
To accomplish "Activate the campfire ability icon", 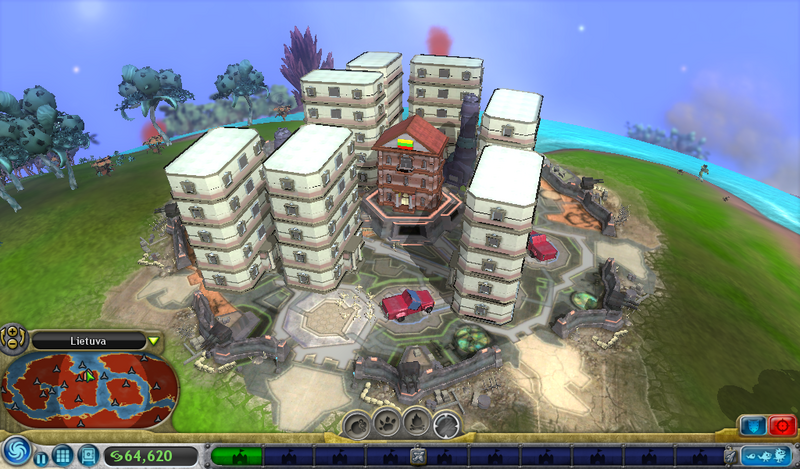I will (x=416, y=425).
